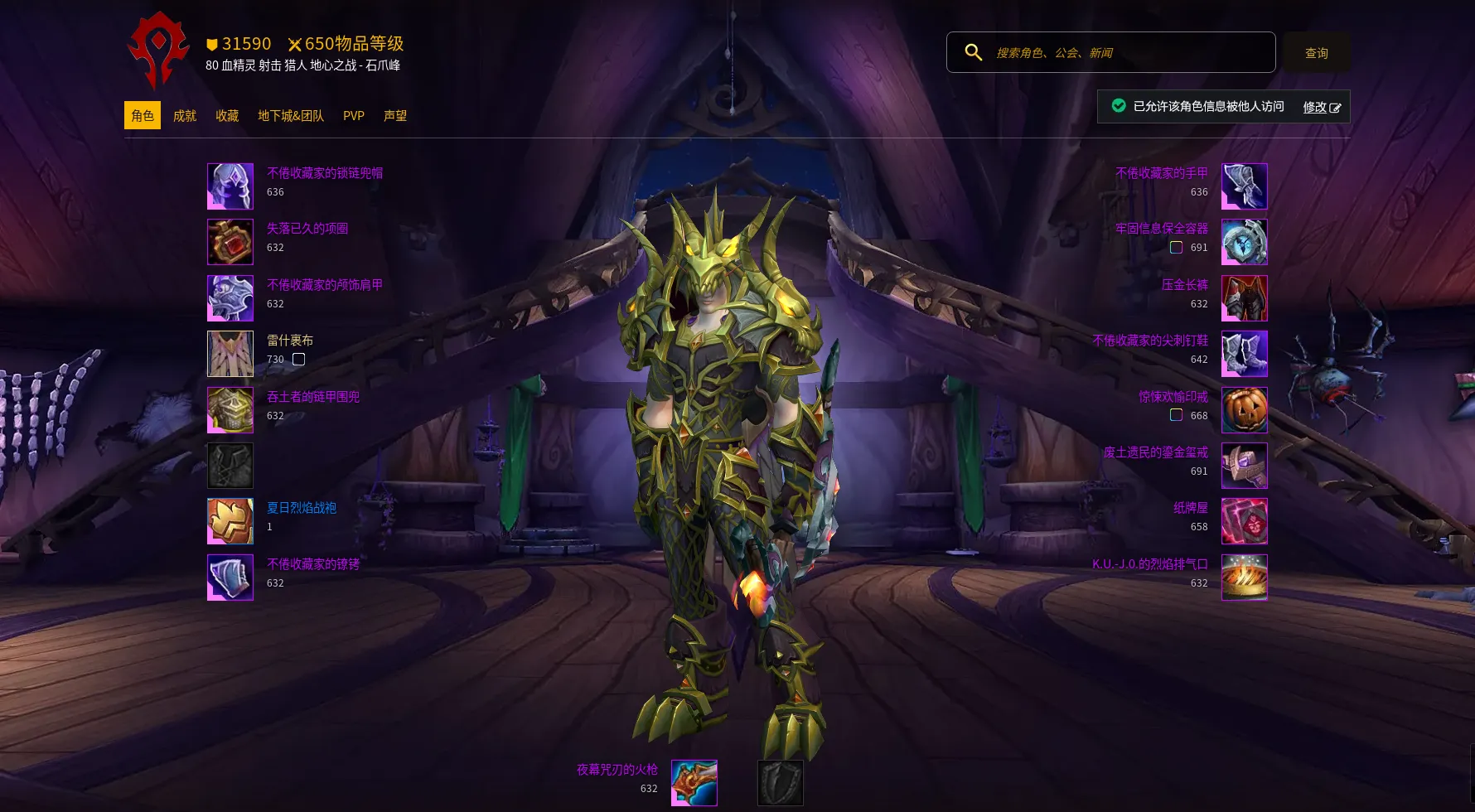The width and height of the screenshot is (1475, 812).
Task: Click the 雷什裹布 cloak icon
Action: point(230,354)
